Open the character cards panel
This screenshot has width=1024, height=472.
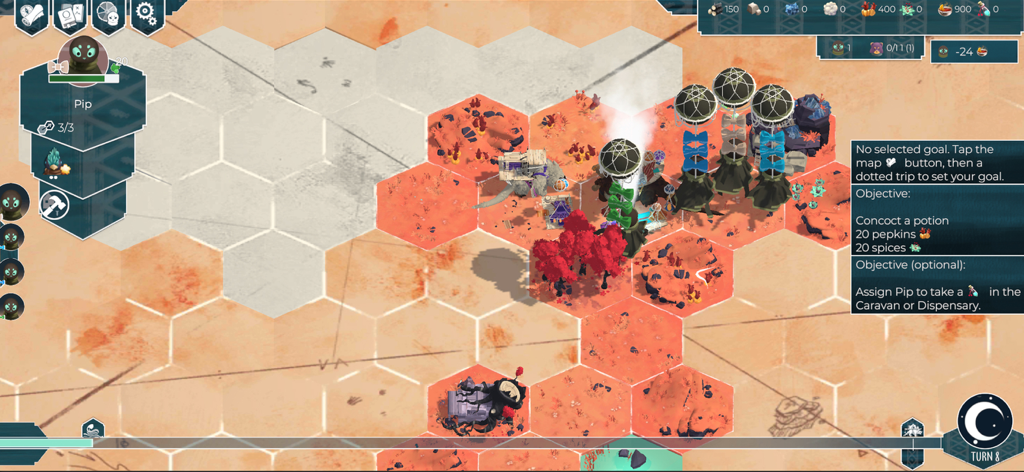pyautogui.click(x=70, y=14)
